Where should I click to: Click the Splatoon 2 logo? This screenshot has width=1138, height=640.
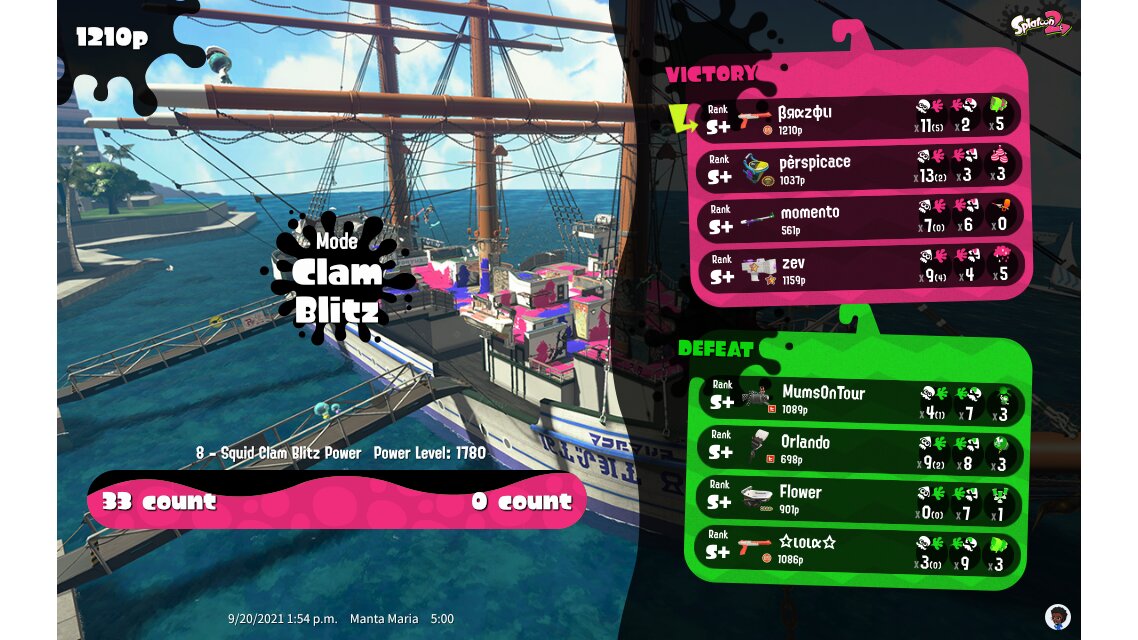point(1041,24)
